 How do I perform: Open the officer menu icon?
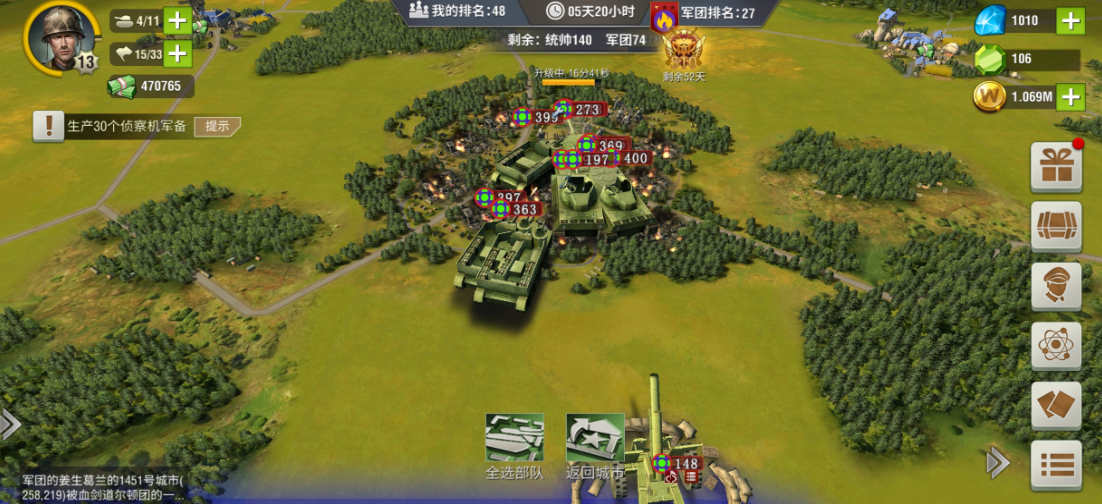coord(1056,286)
